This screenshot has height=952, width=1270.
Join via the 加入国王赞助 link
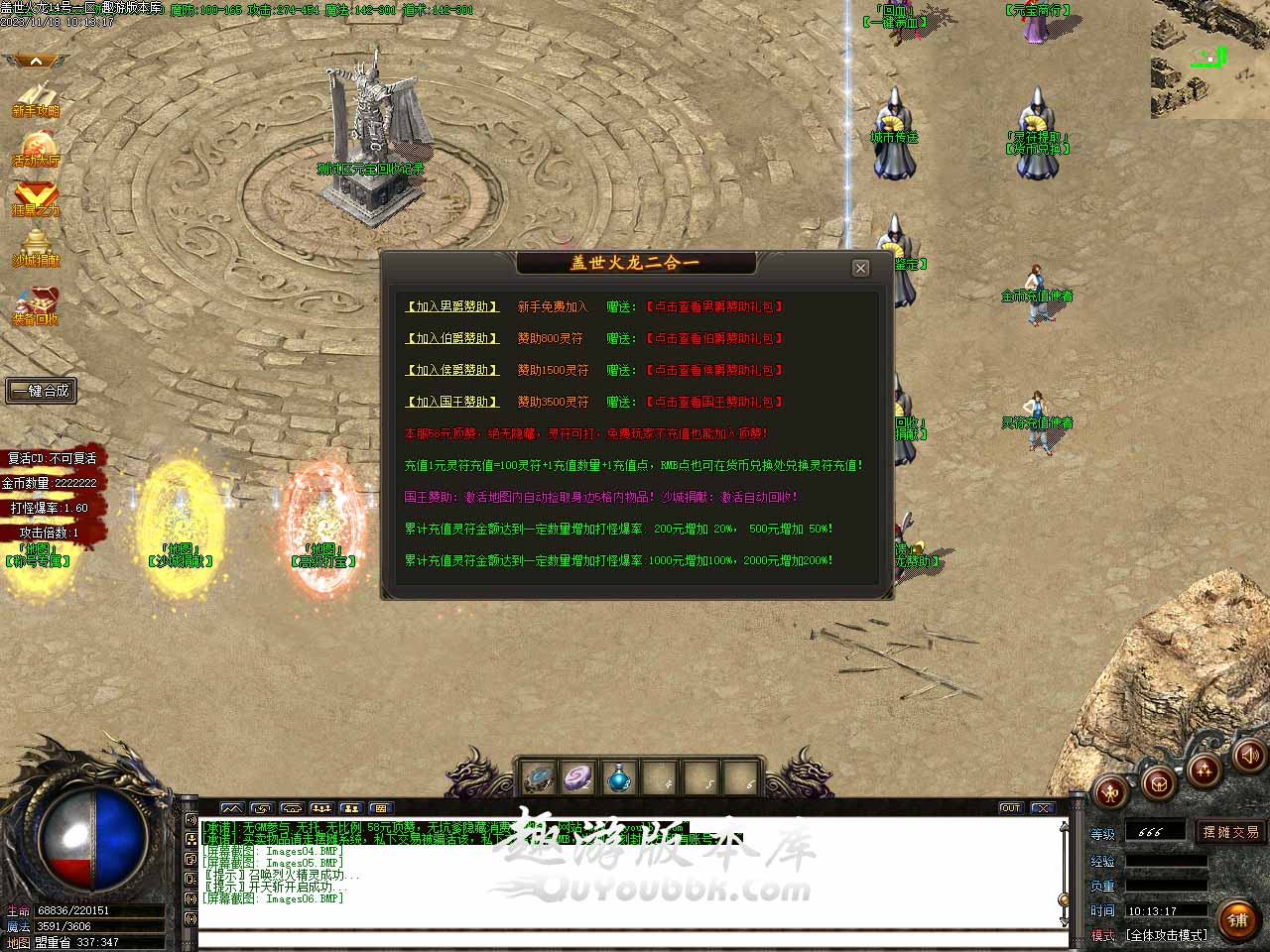click(452, 403)
